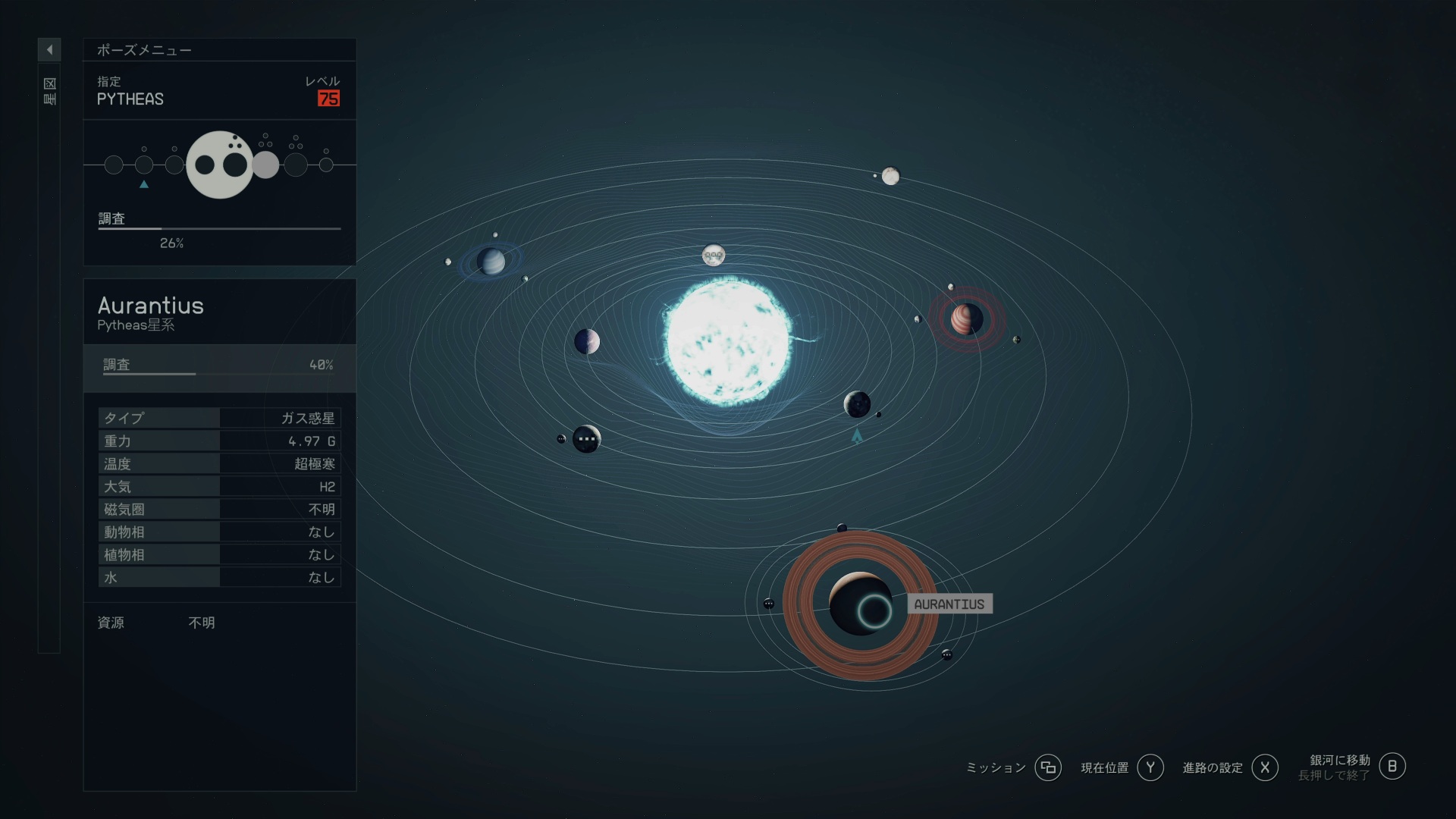Select the pale planet directly above the star
The height and width of the screenshot is (819, 1456).
pyautogui.click(x=713, y=255)
